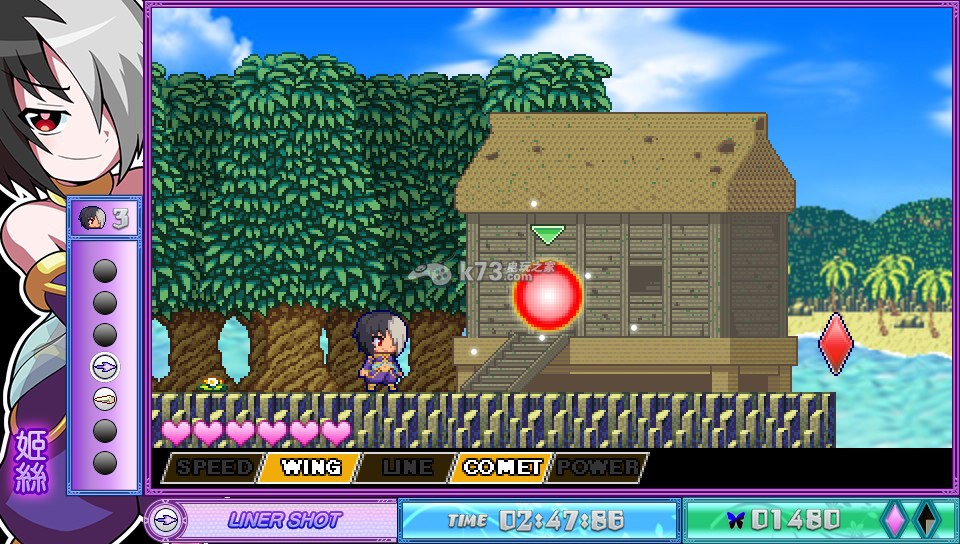The height and width of the screenshot is (544, 960).
Task: Click the Liner Shot weapon label
Action: [x=285, y=520]
